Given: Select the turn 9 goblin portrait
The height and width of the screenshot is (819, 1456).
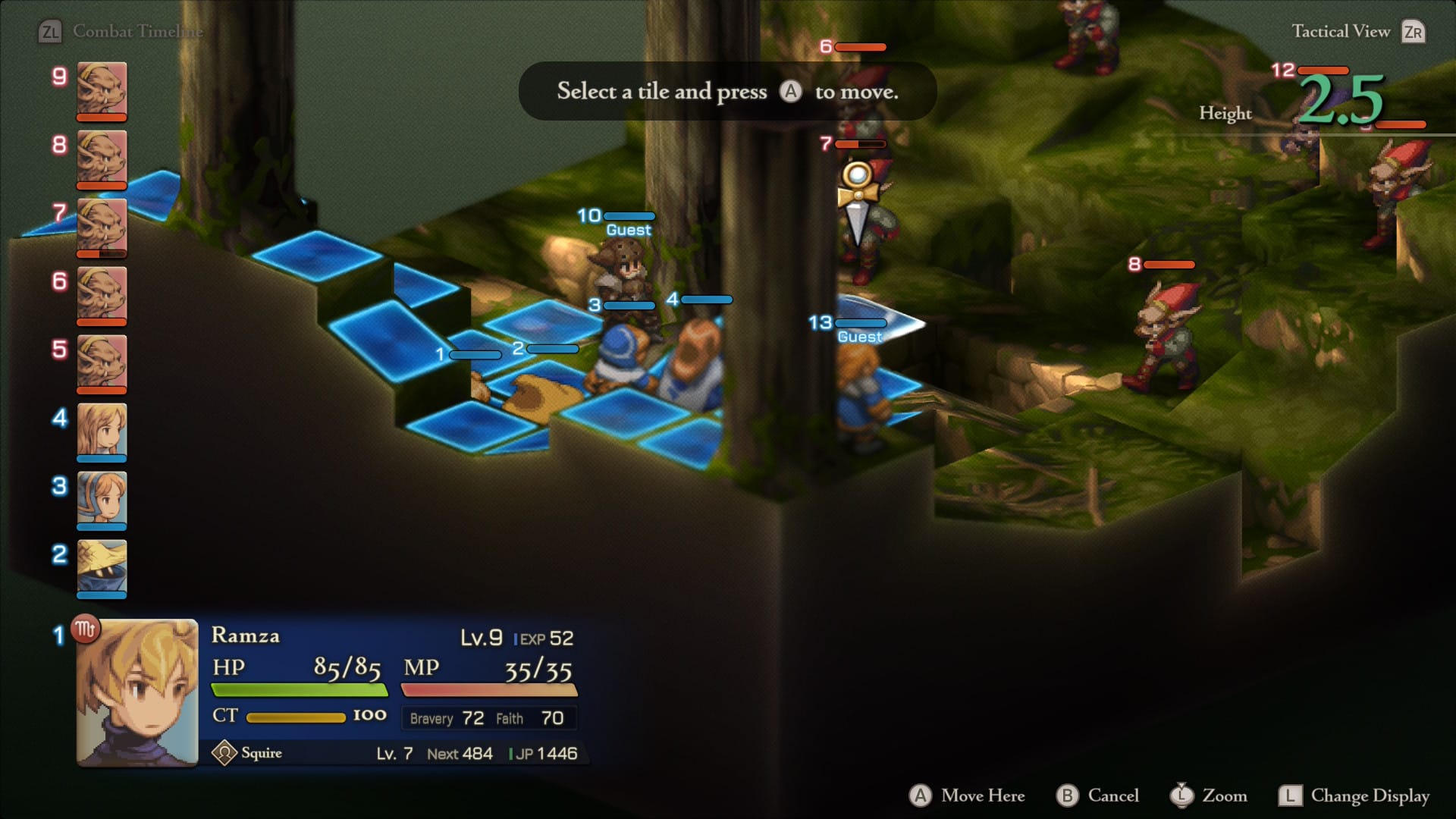Looking at the screenshot, I should [x=102, y=89].
